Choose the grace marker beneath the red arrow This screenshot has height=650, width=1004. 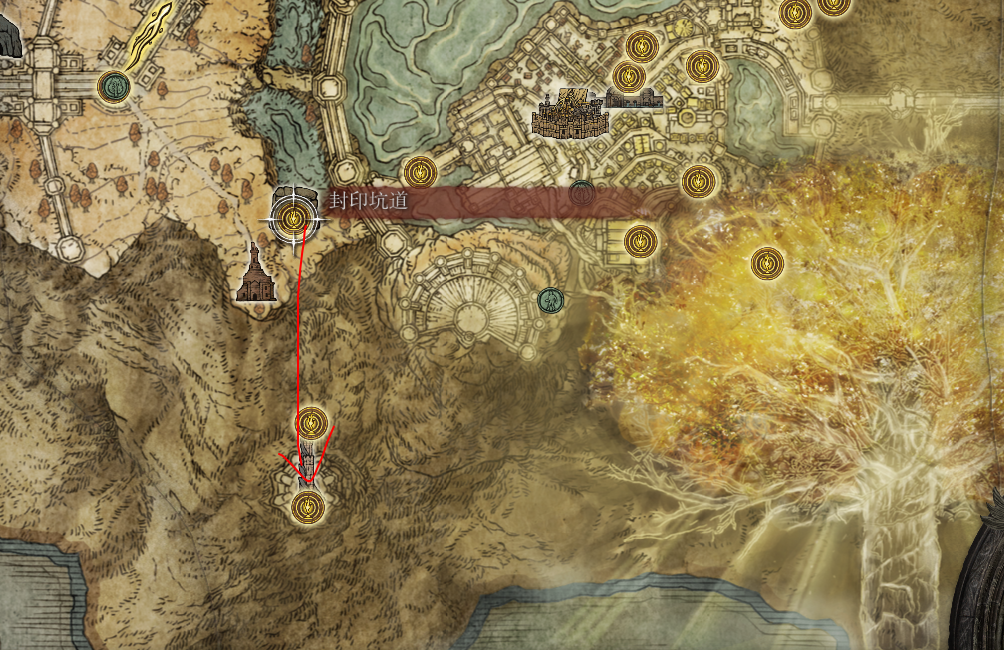pyautogui.click(x=307, y=507)
